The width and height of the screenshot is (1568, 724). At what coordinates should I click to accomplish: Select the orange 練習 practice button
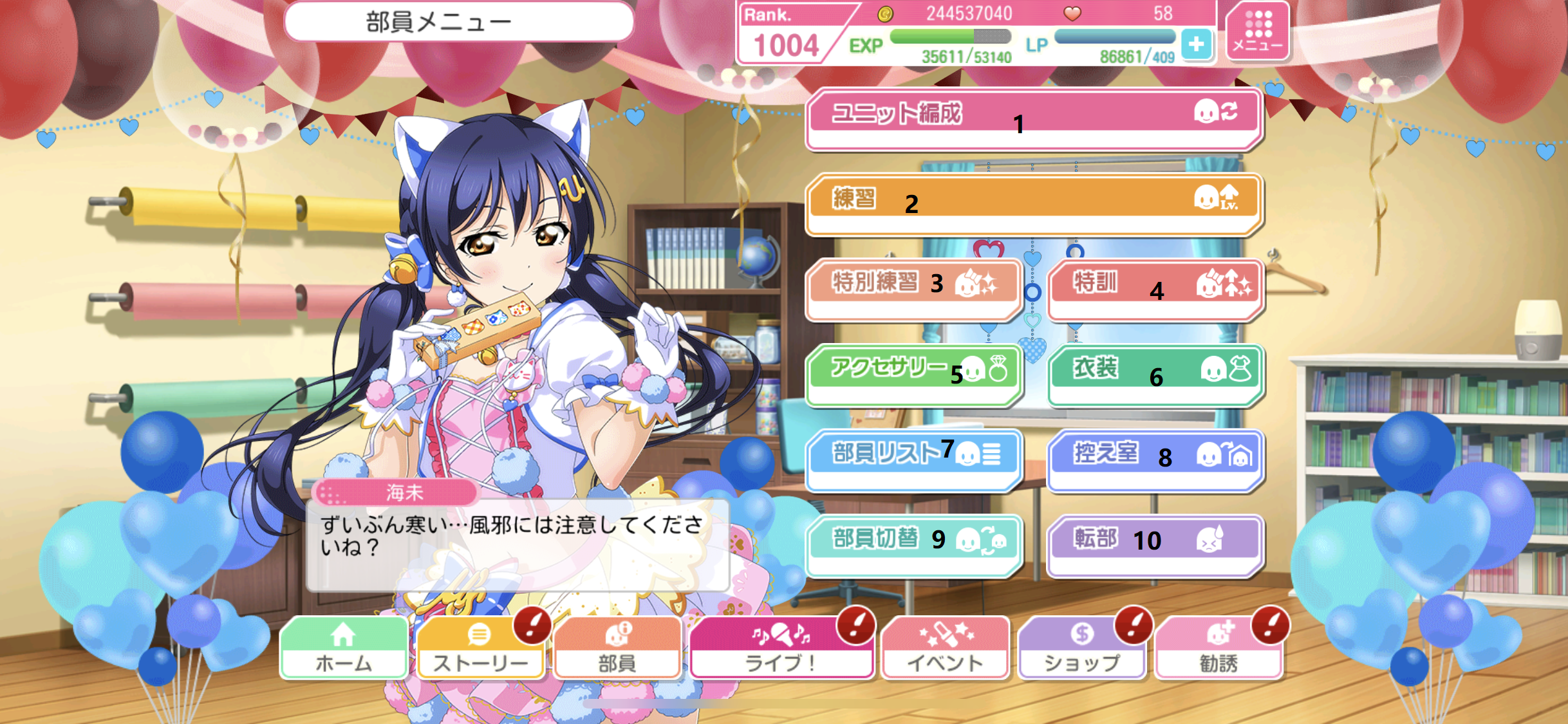[1033, 203]
